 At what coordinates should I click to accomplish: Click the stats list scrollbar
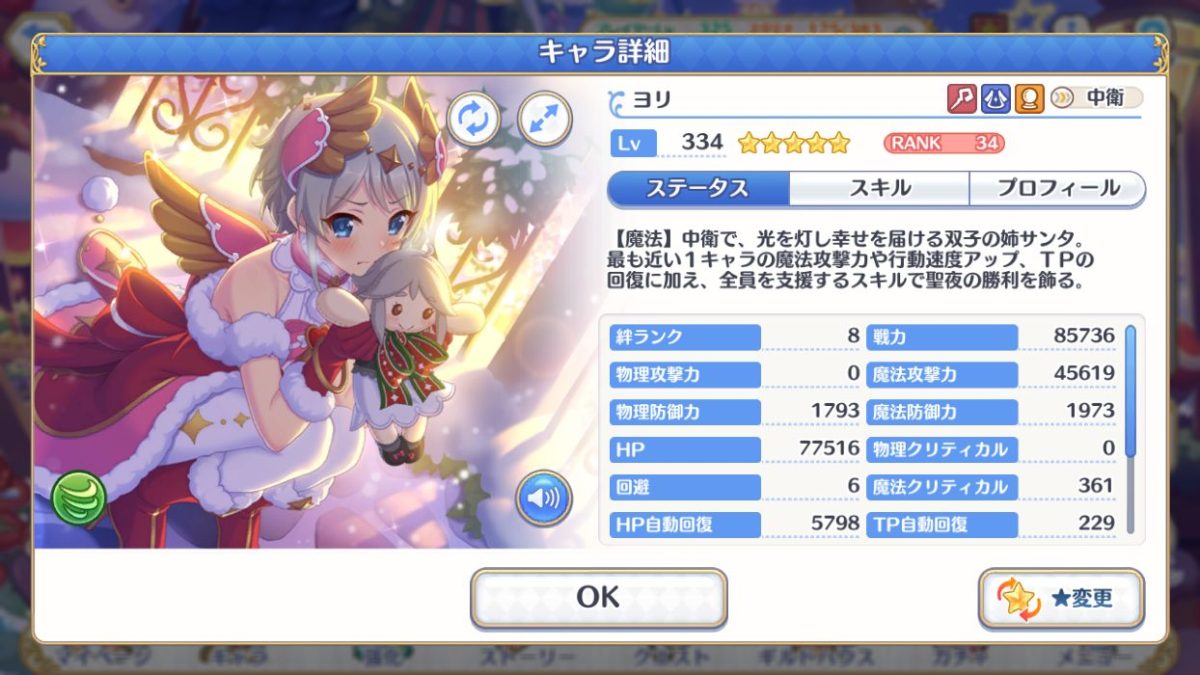pos(1131,390)
